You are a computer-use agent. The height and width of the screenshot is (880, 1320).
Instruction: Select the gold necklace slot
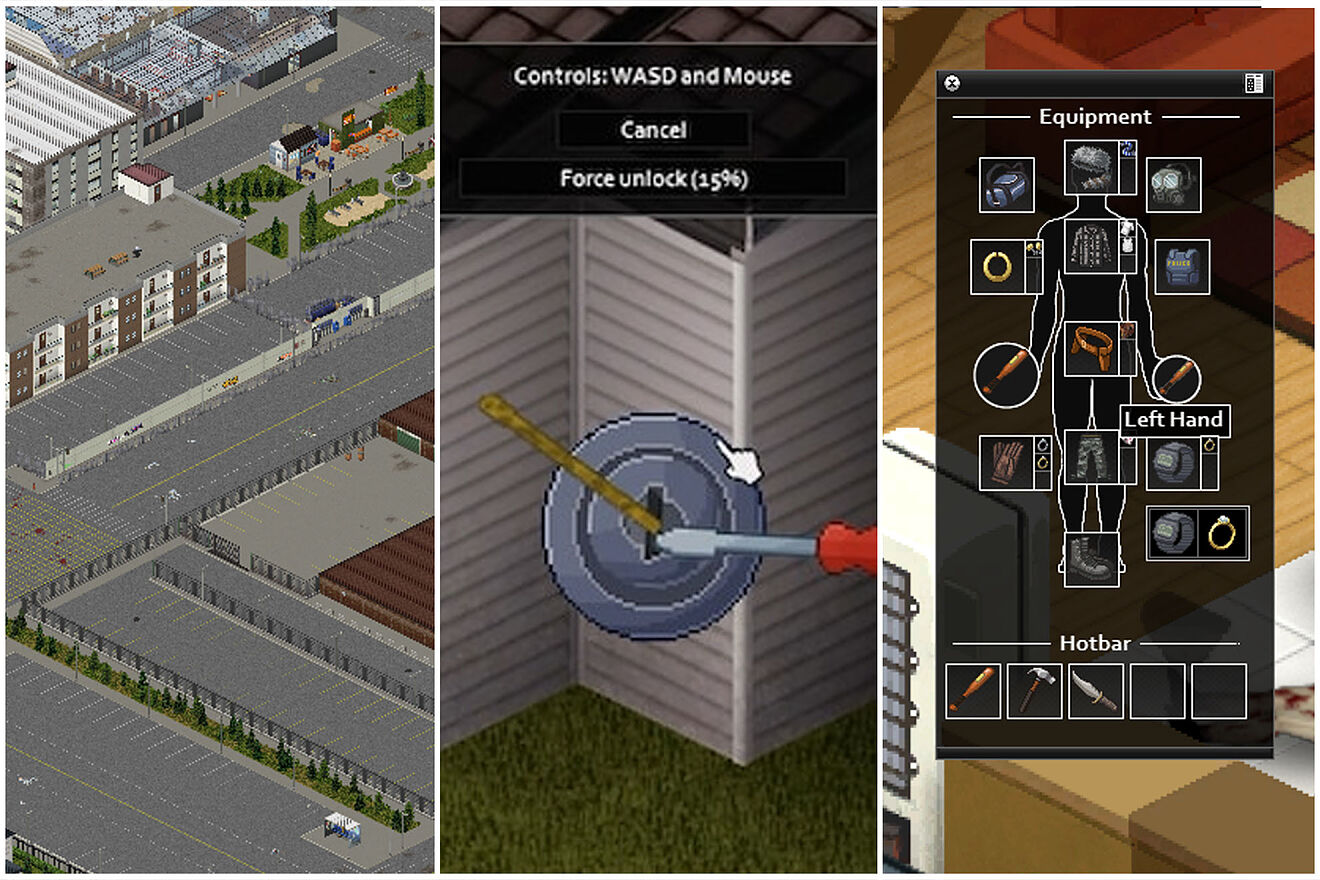(997, 267)
